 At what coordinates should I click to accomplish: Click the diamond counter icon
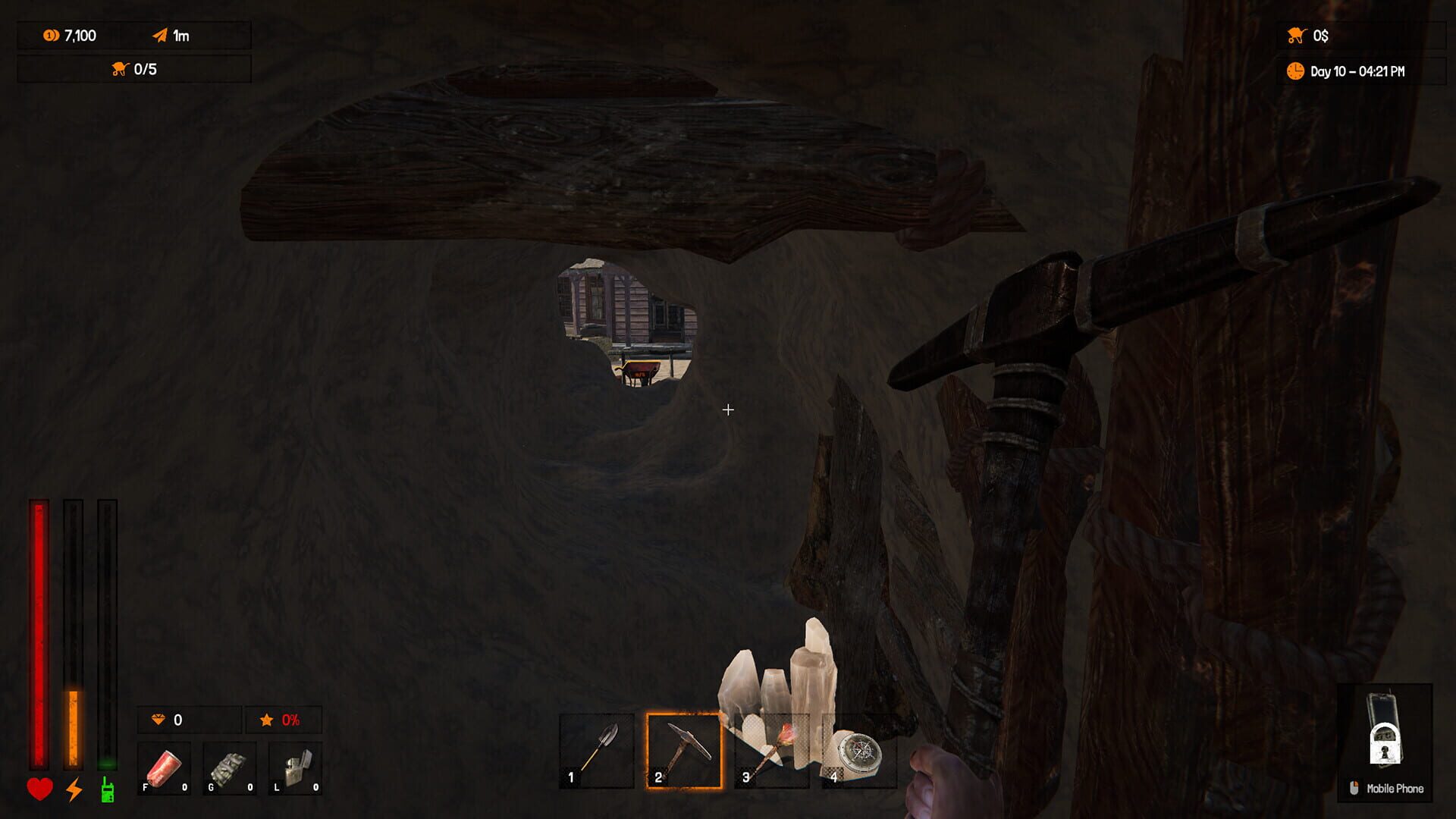(x=157, y=720)
